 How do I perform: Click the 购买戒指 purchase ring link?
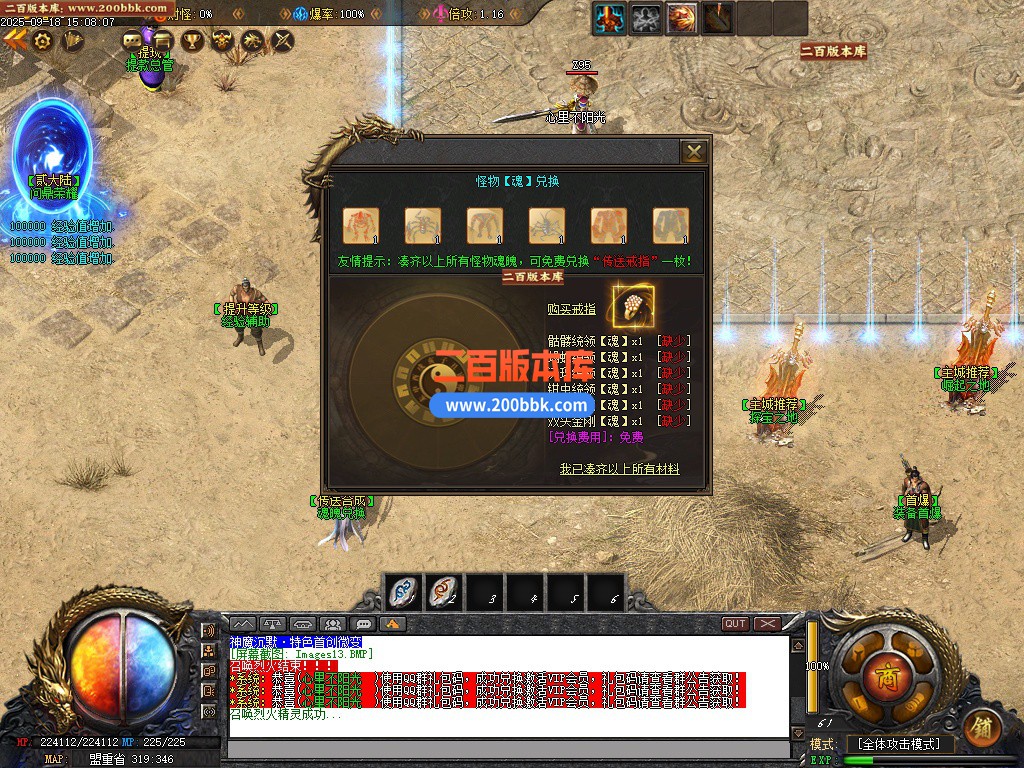tap(571, 310)
